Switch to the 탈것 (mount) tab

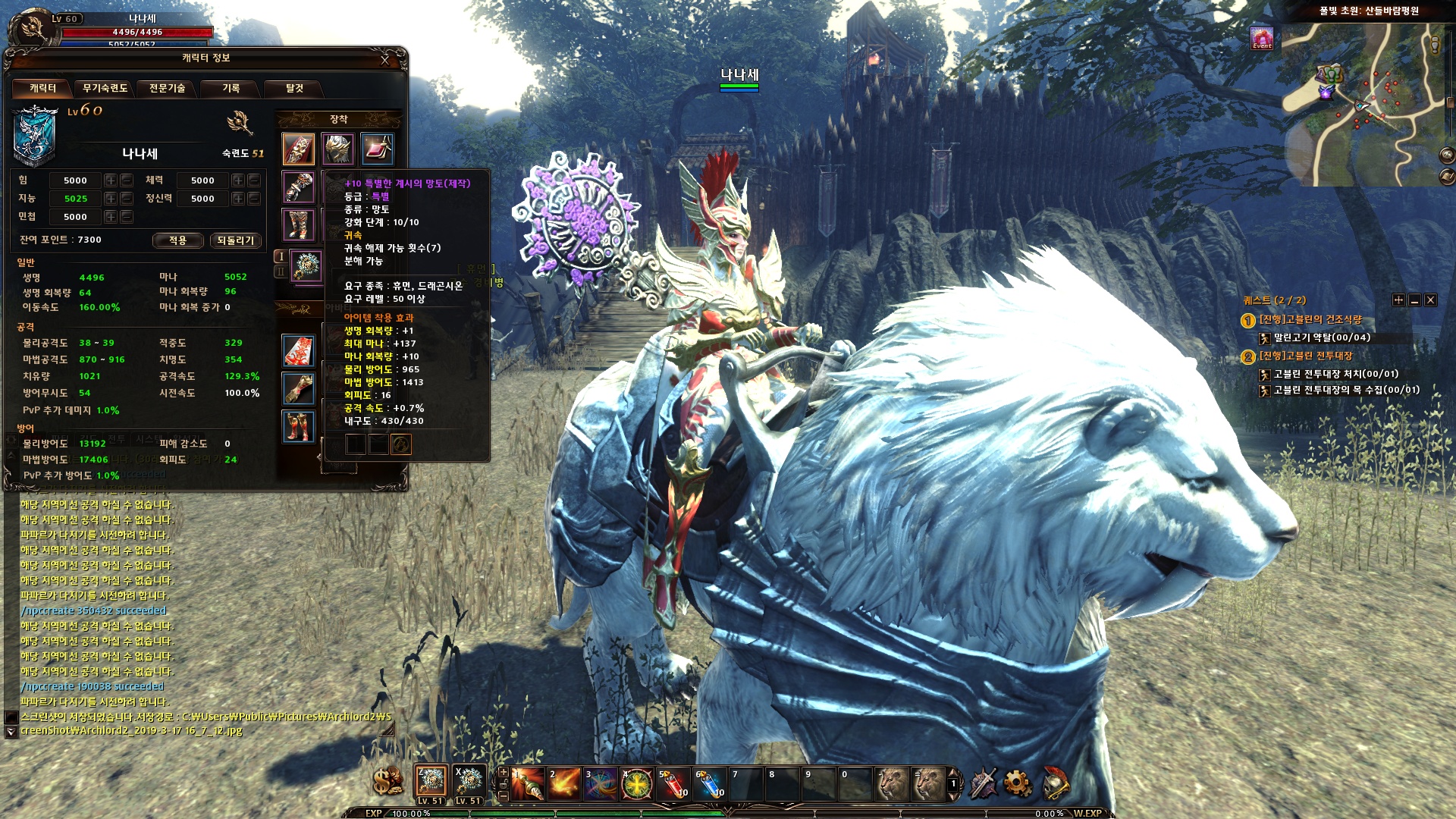(294, 89)
